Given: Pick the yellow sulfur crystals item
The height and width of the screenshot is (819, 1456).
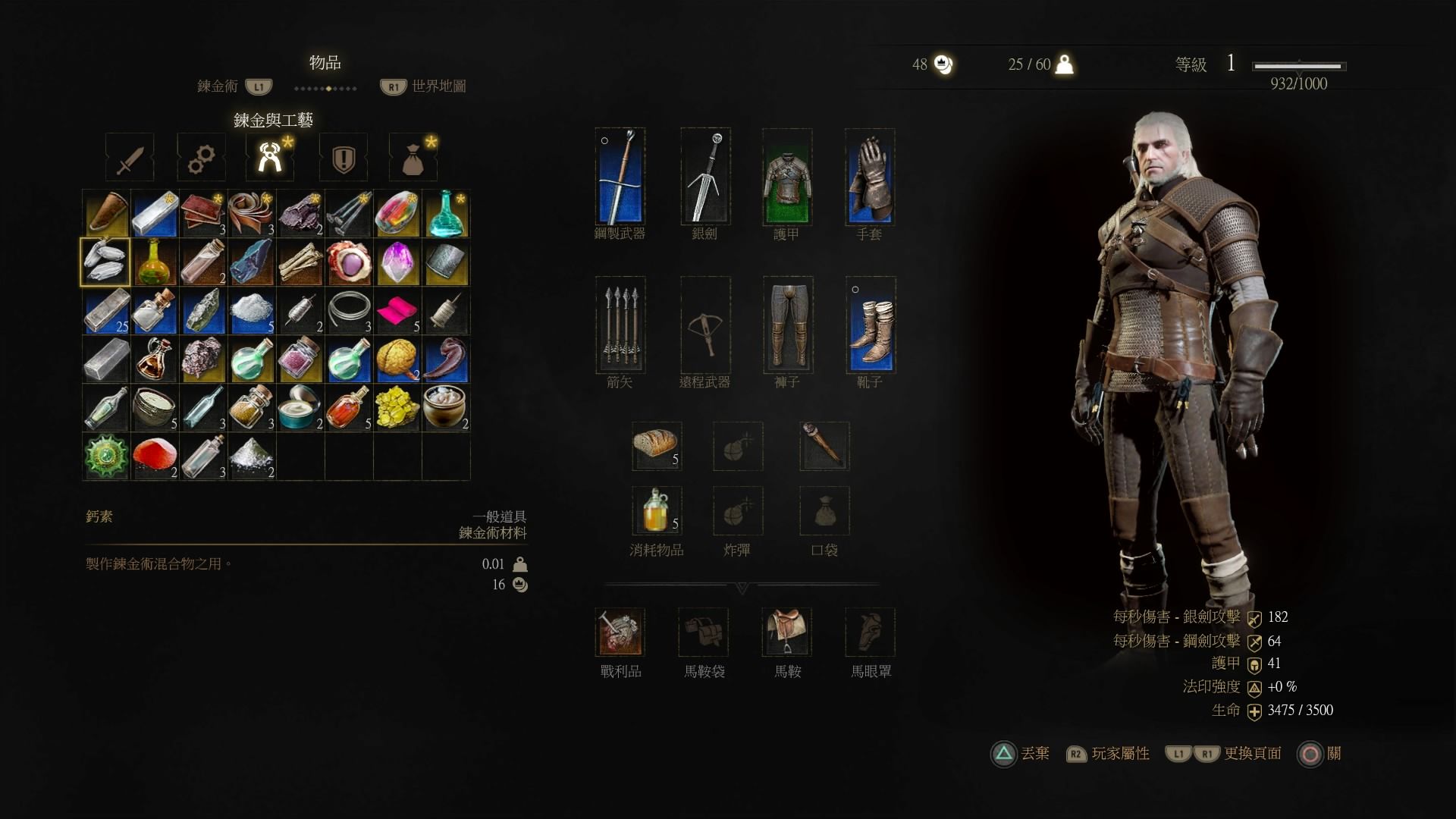Looking at the screenshot, I should pyautogui.click(x=397, y=408).
